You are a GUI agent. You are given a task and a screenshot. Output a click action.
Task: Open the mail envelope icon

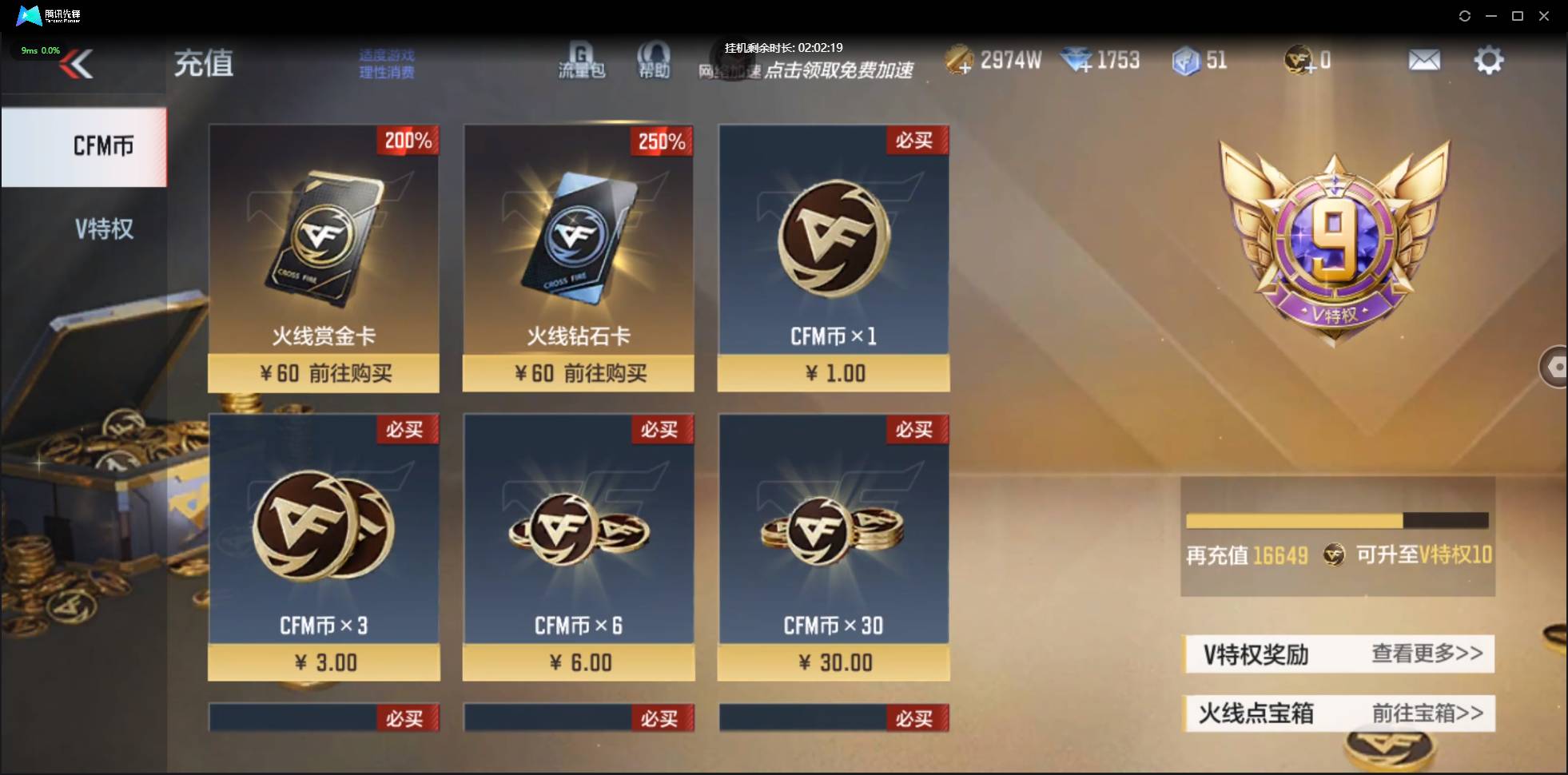pyautogui.click(x=1426, y=59)
